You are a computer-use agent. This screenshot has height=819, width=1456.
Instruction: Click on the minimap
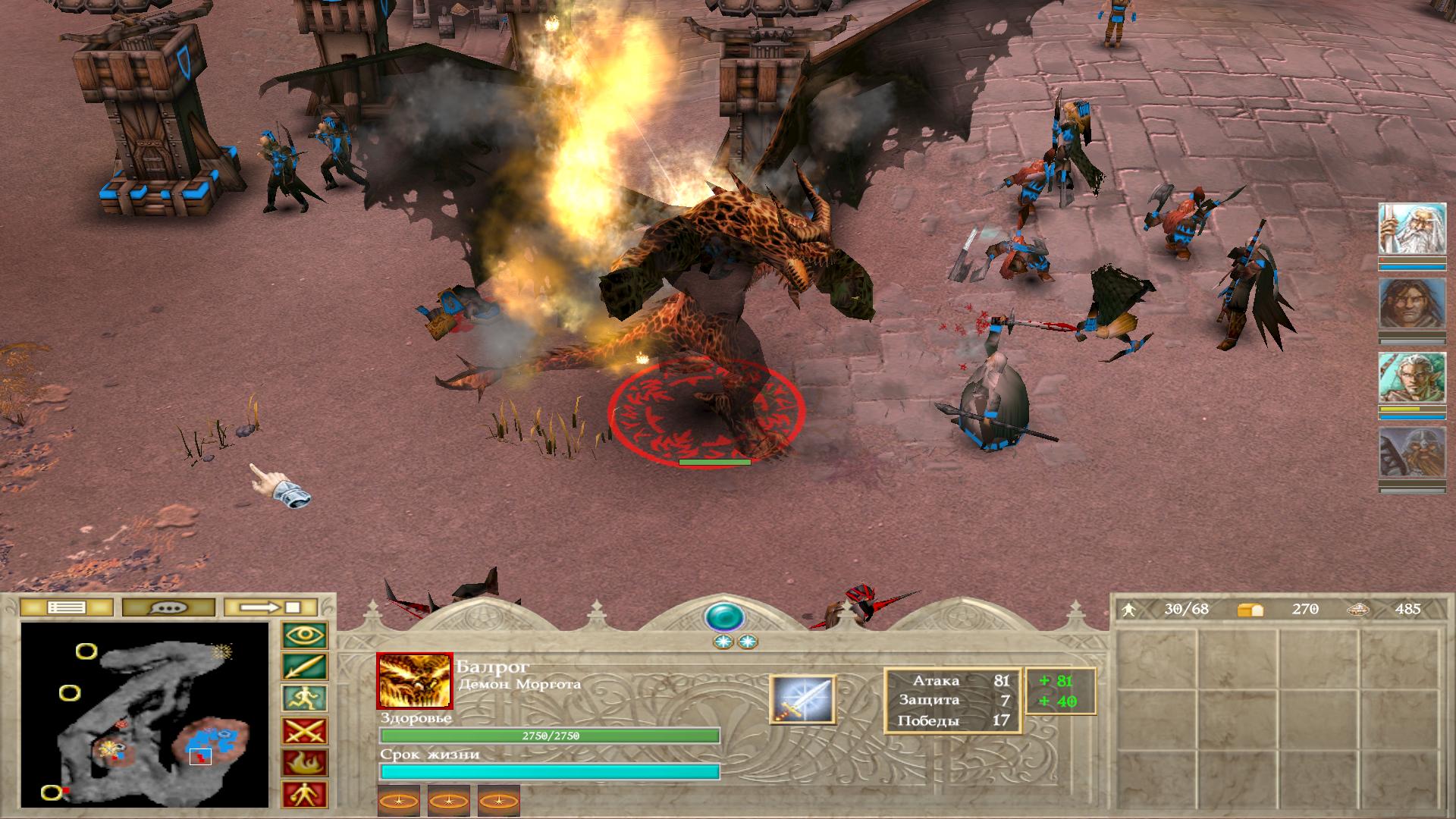(x=145, y=714)
